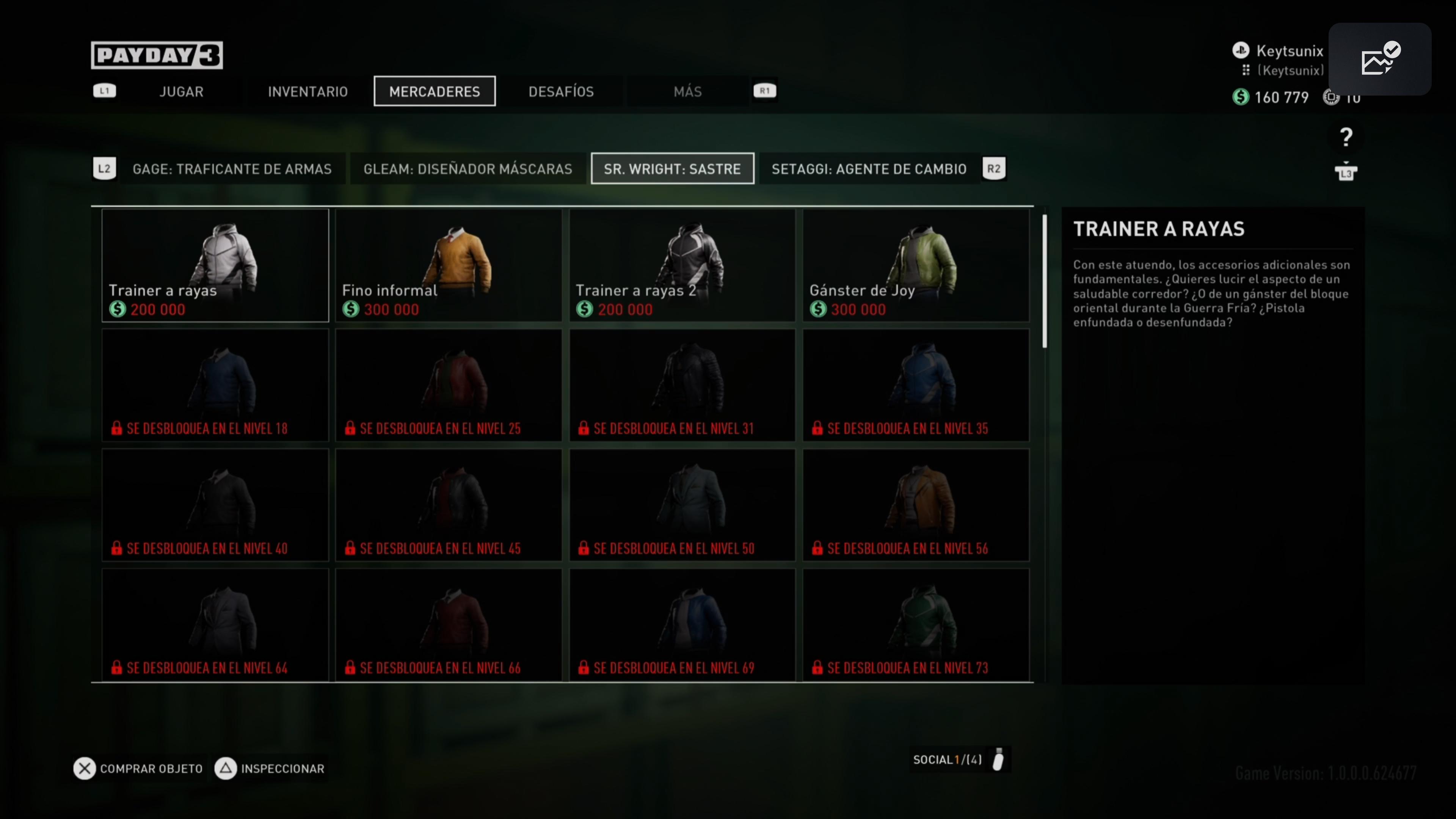This screenshot has height=819, width=1456.
Task: Switch to Gleam: Diseñador Máscaras vendor
Action: pos(468,169)
